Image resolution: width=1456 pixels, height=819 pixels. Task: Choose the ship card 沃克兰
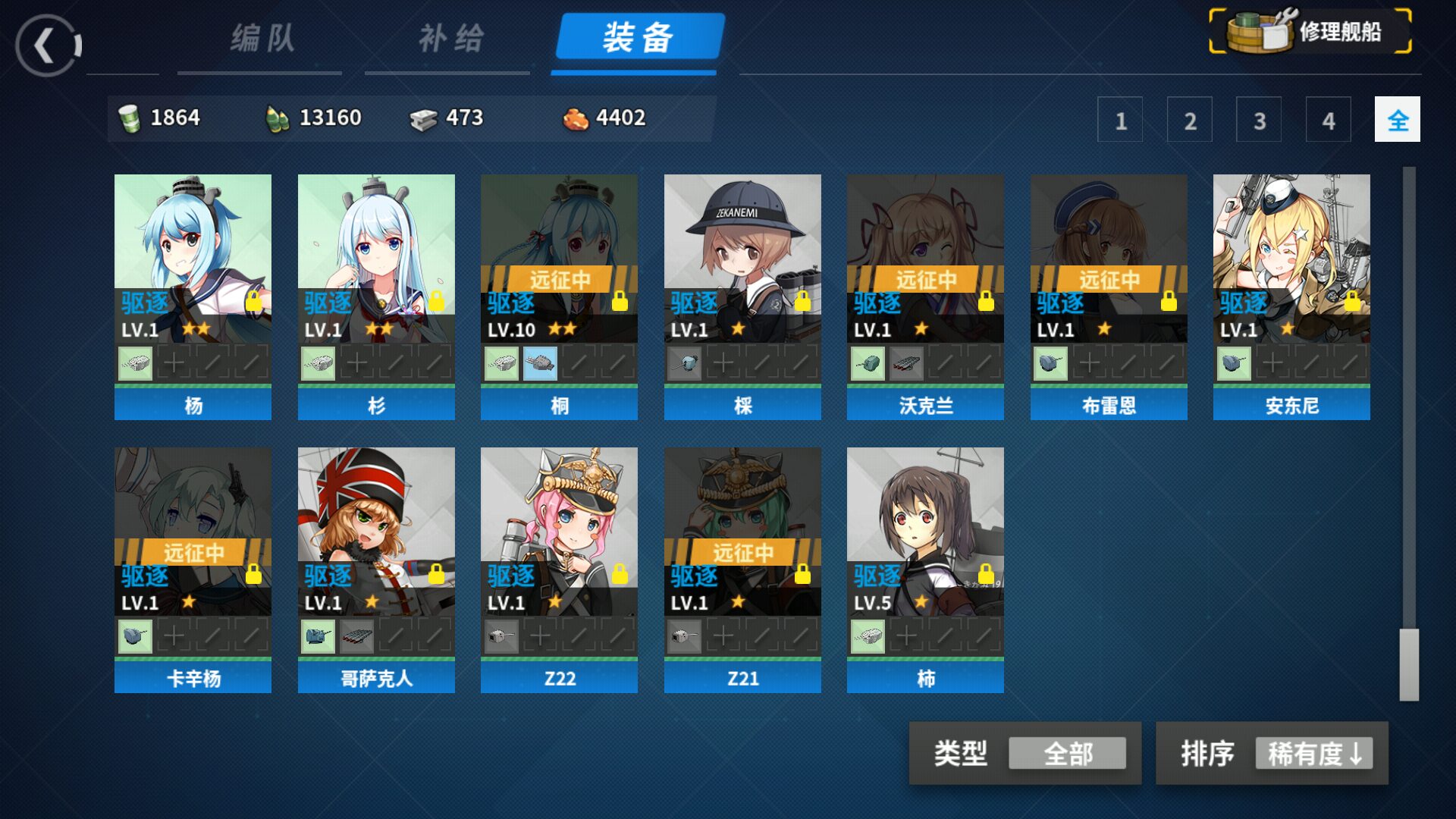pos(925,296)
